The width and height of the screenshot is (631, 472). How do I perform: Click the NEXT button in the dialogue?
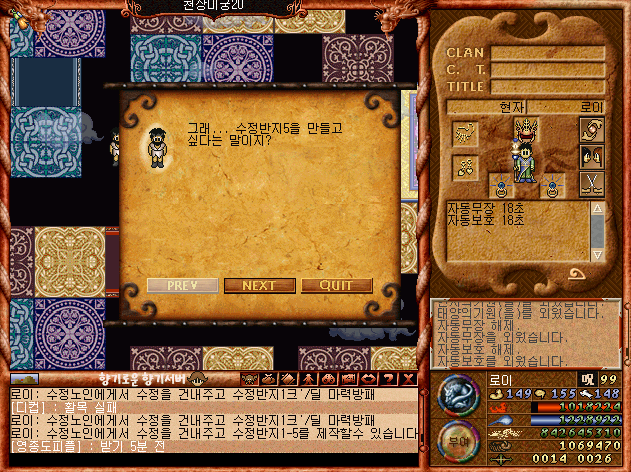click(259, 285)
